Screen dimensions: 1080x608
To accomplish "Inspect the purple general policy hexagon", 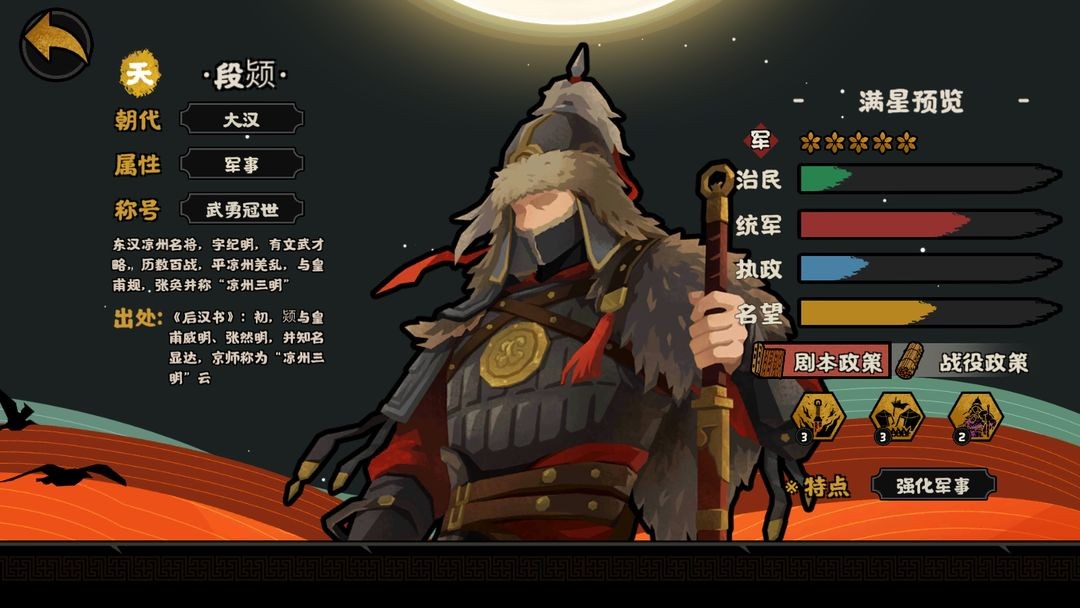I will point(974,415).
